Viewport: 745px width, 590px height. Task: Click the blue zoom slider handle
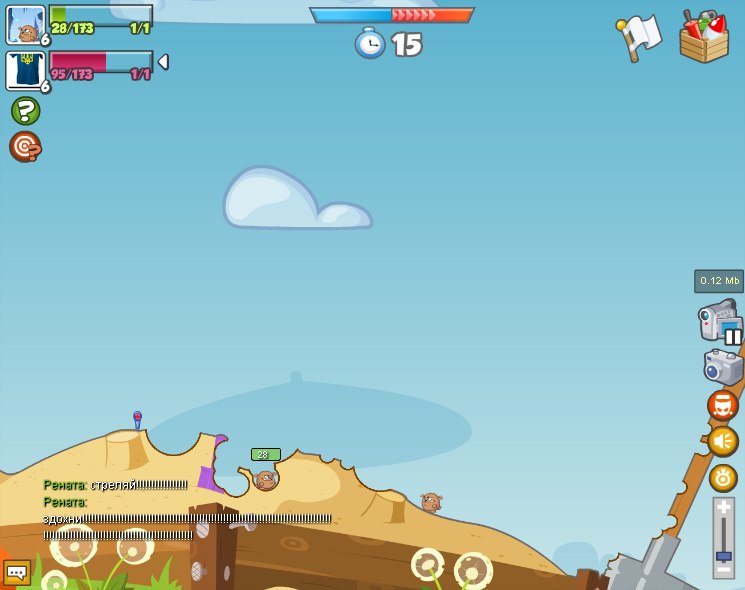tap(724, 555)
